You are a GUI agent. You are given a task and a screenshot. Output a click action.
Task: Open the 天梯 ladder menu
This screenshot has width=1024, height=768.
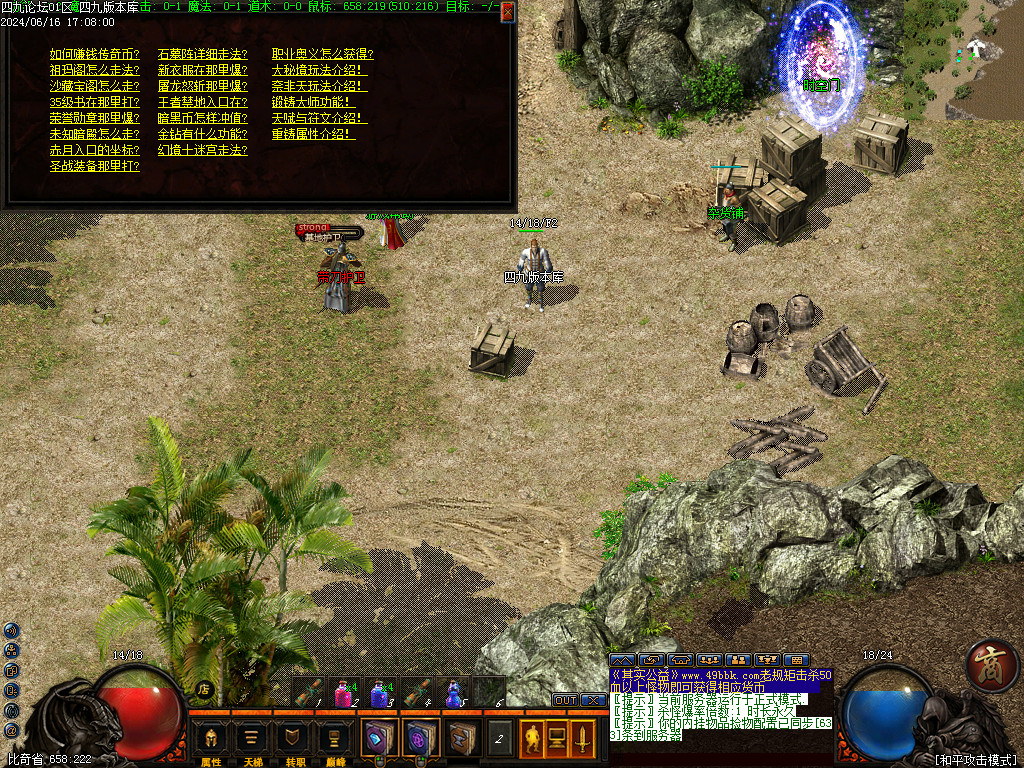click(253, 741)
